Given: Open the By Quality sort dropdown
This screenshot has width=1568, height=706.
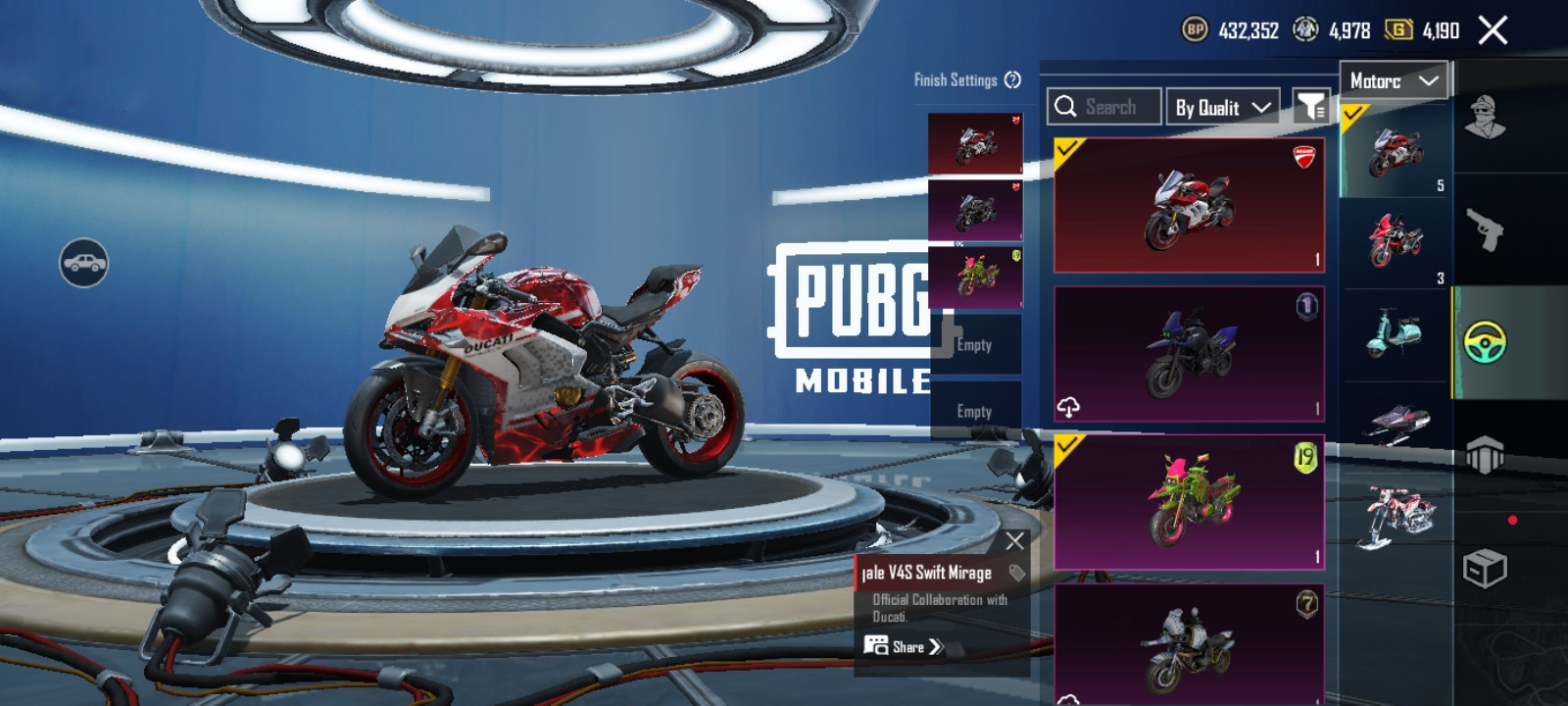Looking at the screenshot, I should (1223, 107).
